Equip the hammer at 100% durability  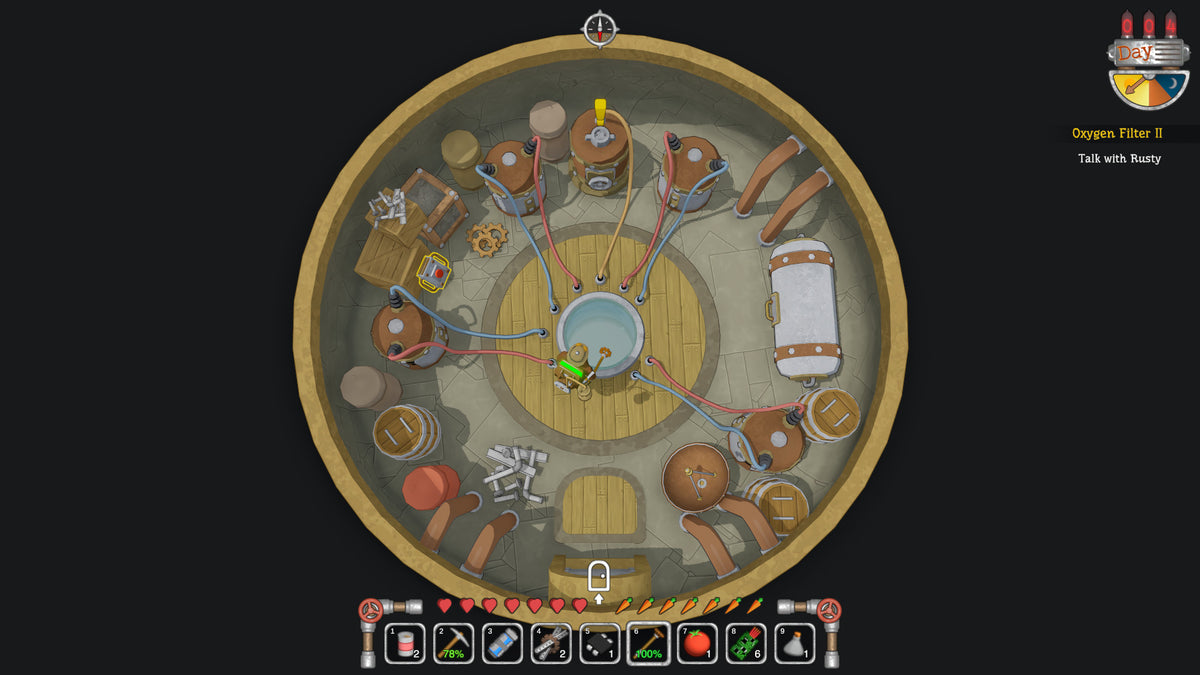649,643
